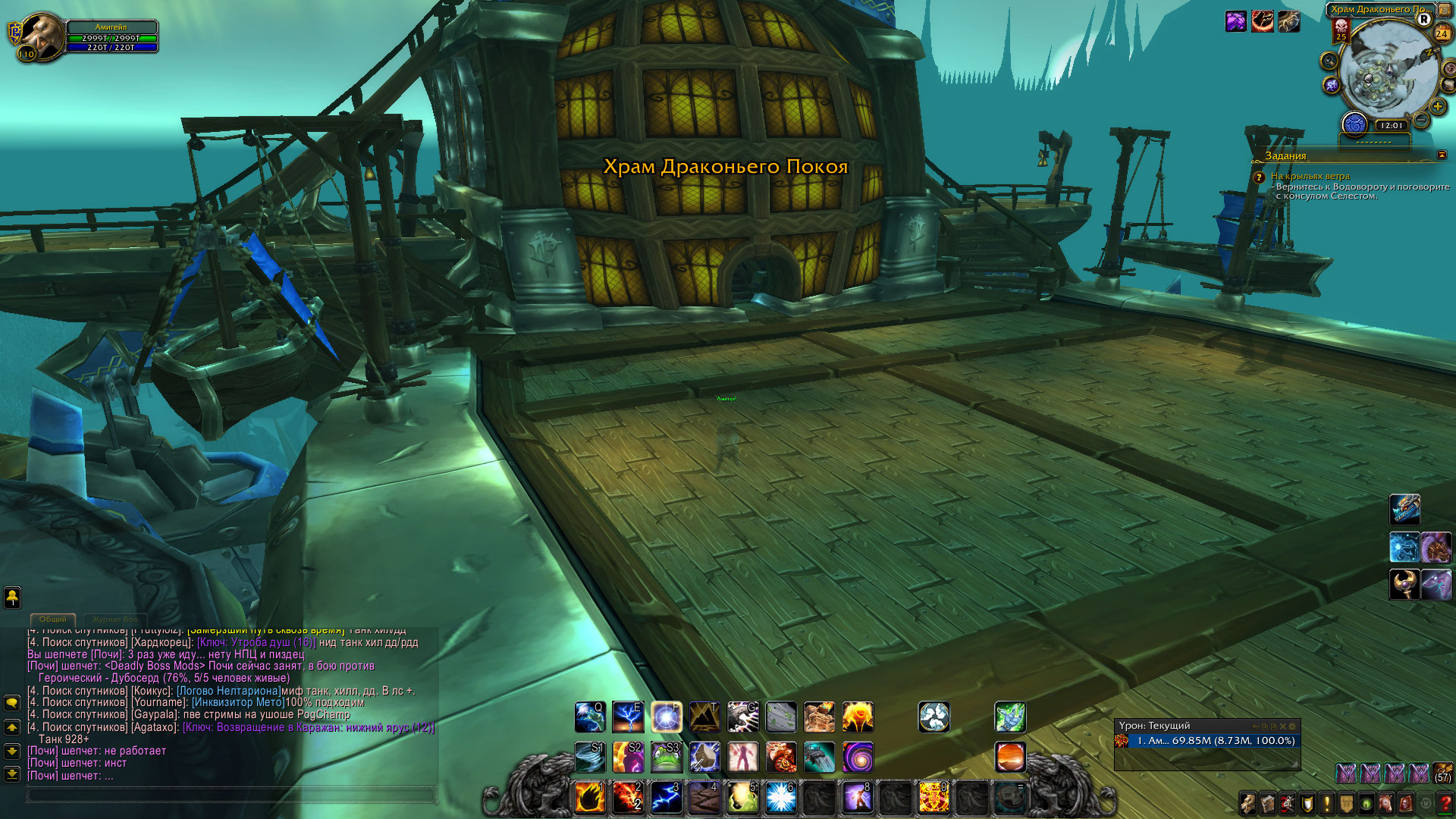The image size is (1456, 819).
Task: Cast the green frog Hex ability
Action: 667,757
